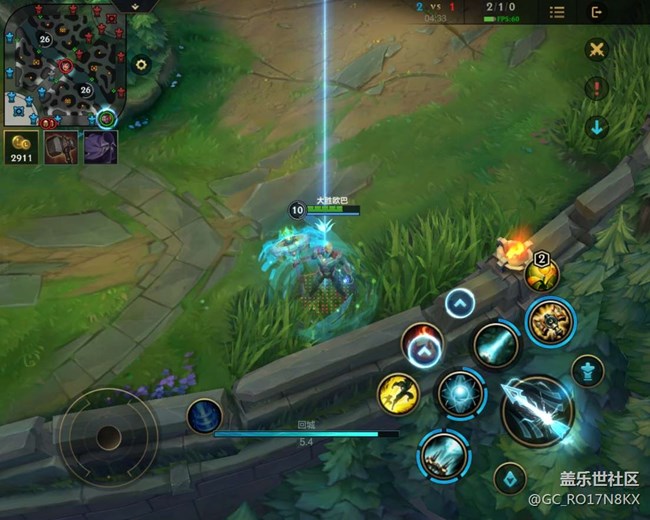Viewport: 650px width, 520px height.
Task: Use the yellow Flash summoner spell
Action: pyautogui.click(x=398, y=393)
